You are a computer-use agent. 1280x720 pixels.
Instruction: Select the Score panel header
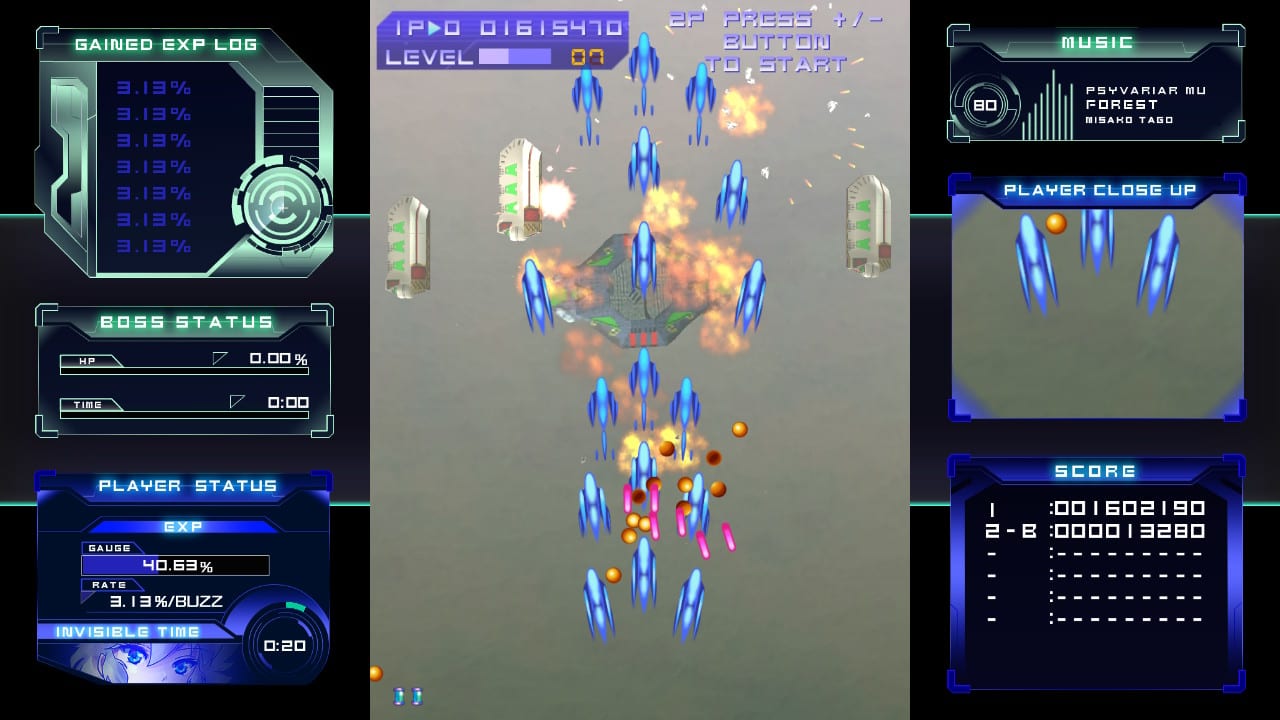(1097, 470)
